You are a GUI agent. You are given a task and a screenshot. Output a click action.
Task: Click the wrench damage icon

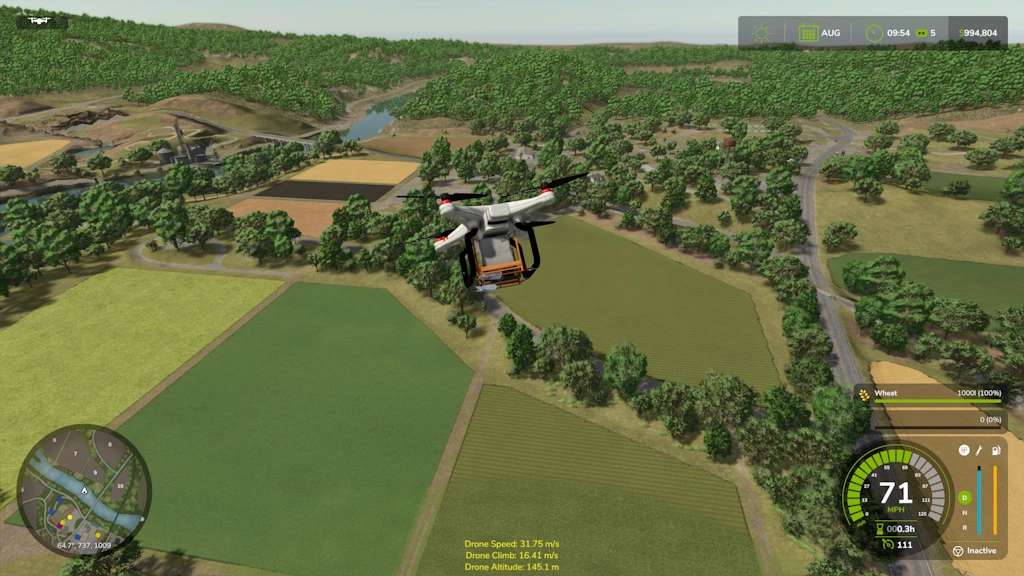click(x=980, y=450)
